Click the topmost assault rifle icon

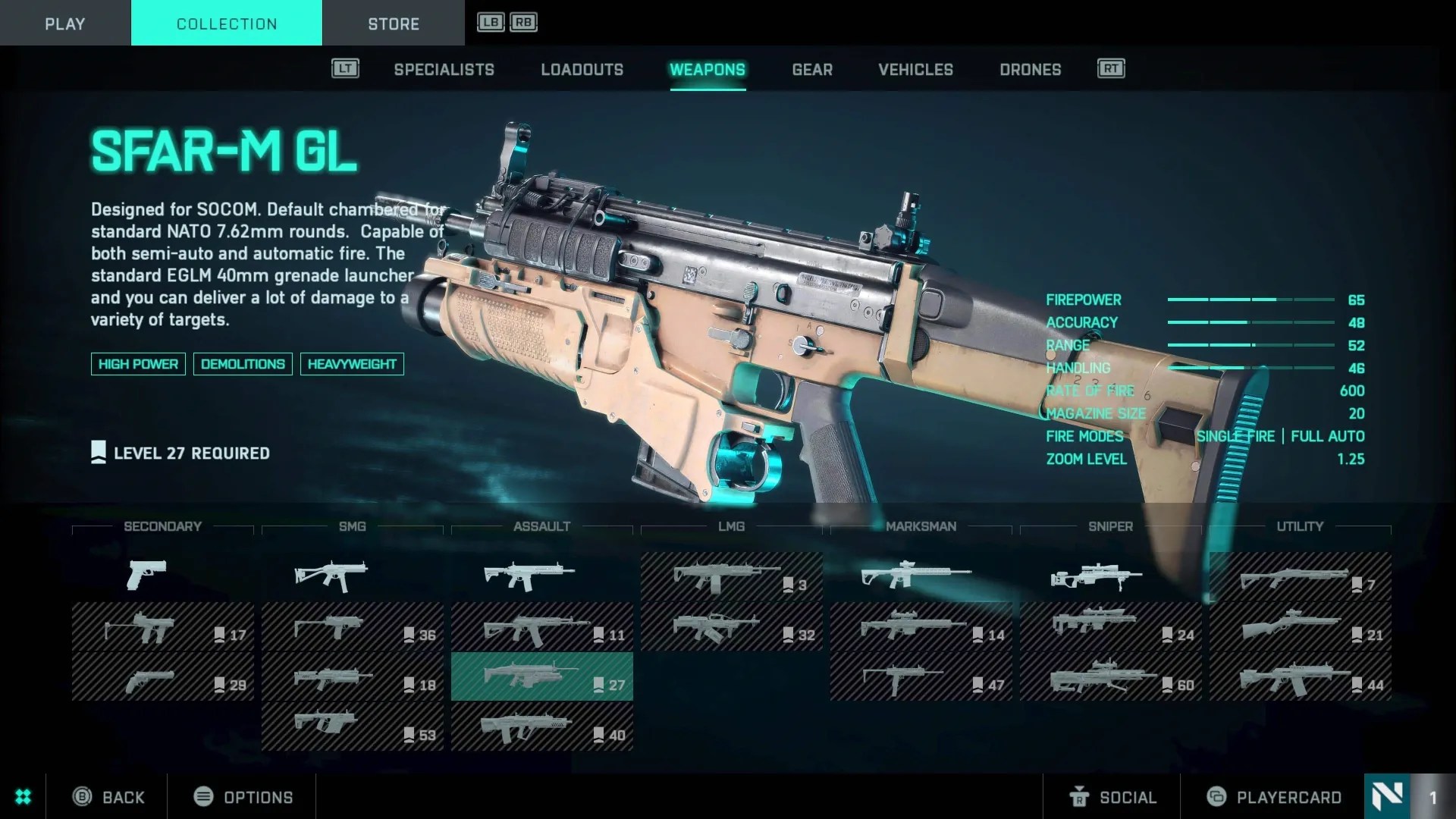pos(531,574)
